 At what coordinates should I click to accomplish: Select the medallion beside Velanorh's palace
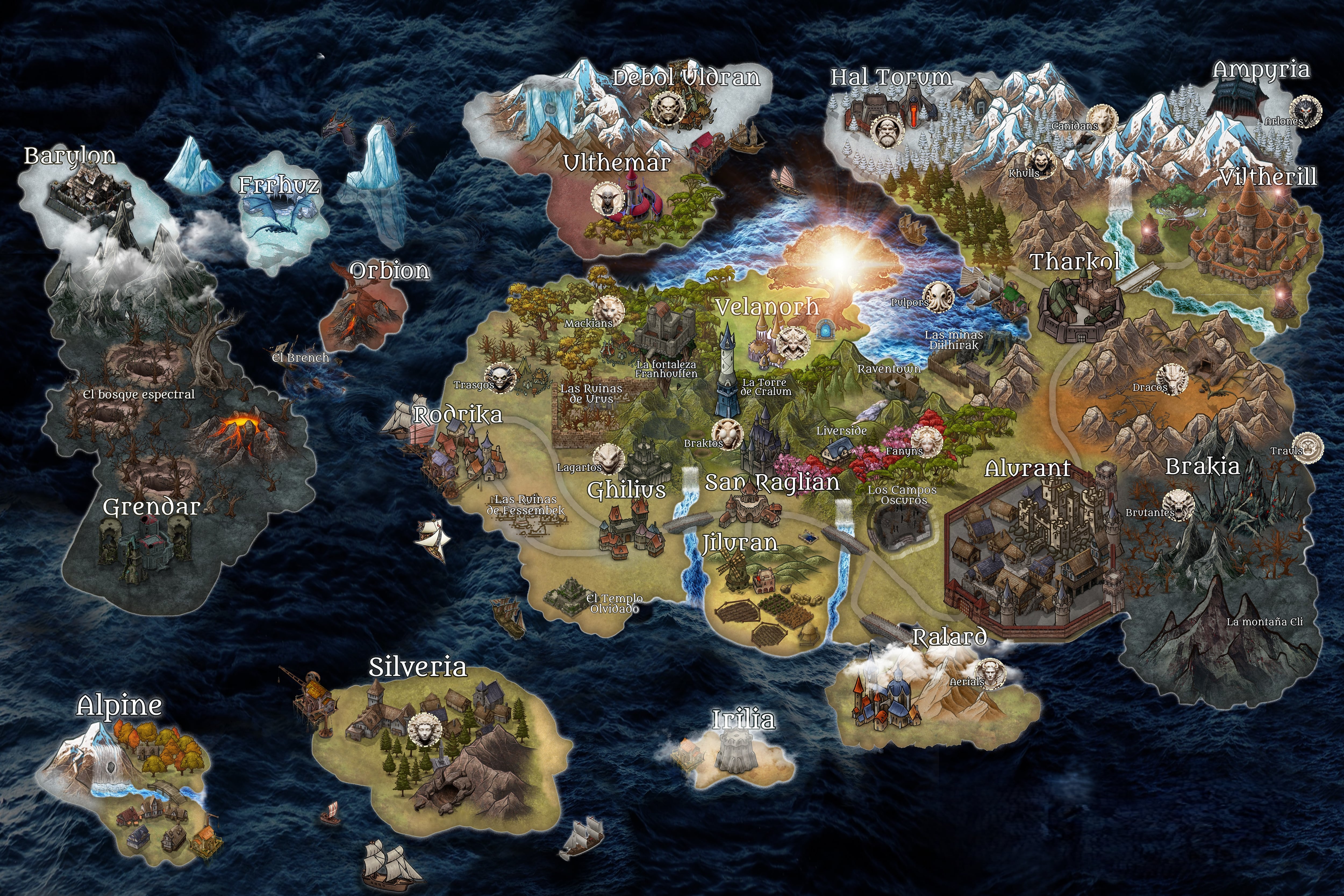[x=793, y=343]
